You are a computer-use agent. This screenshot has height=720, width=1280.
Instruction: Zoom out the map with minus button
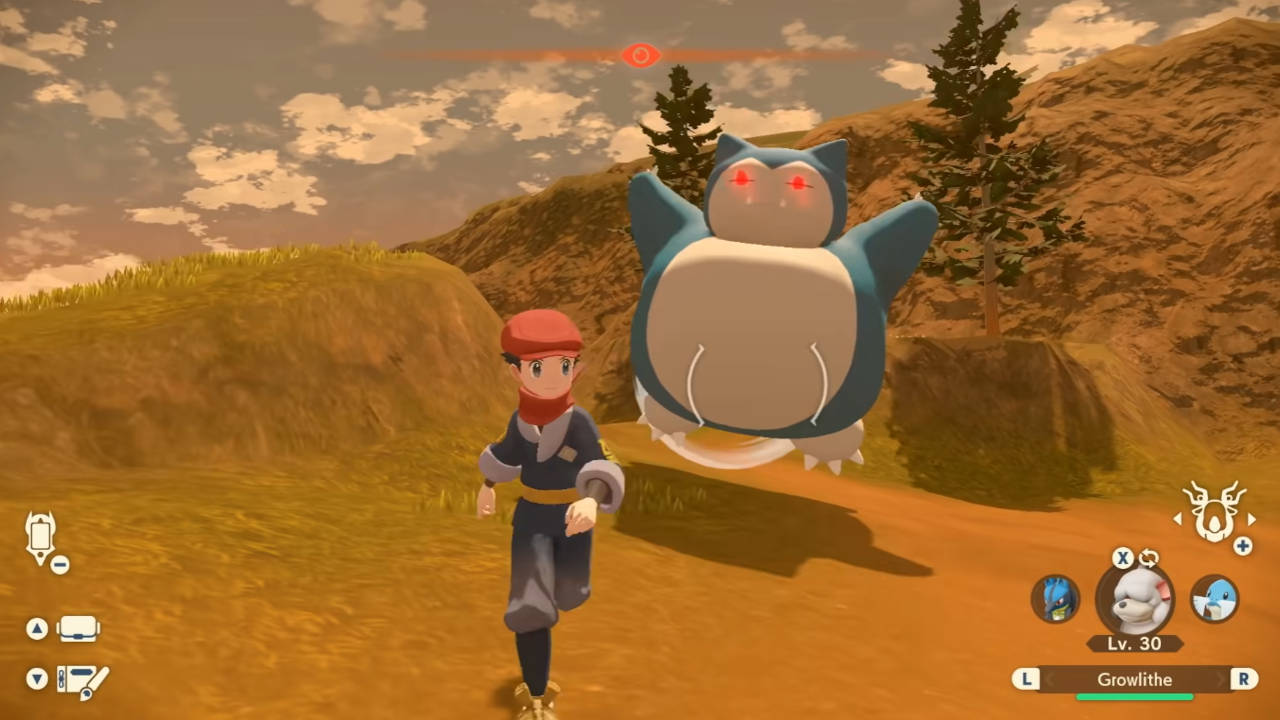[59, 565]
